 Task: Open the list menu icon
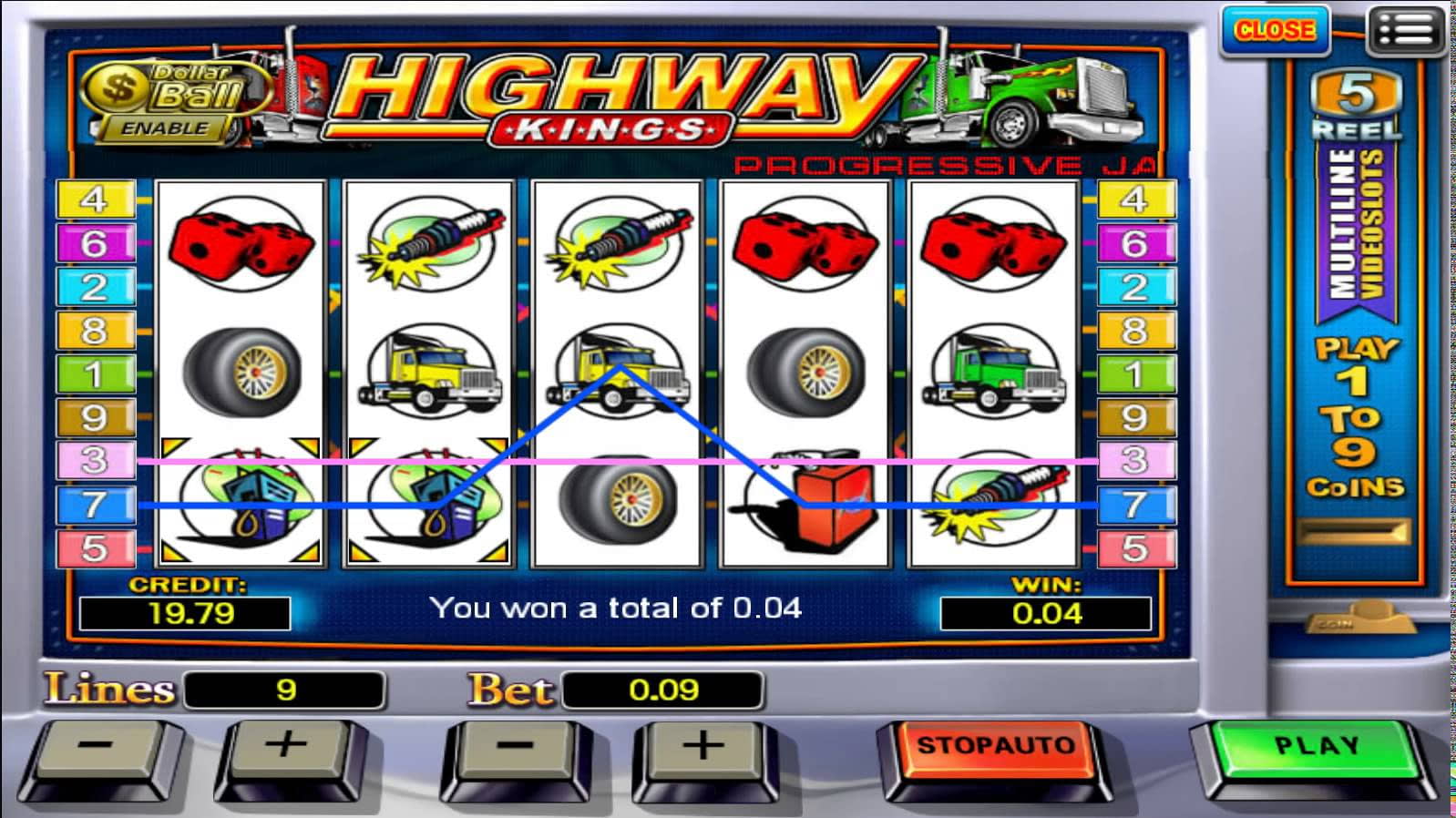(1405, 31)
